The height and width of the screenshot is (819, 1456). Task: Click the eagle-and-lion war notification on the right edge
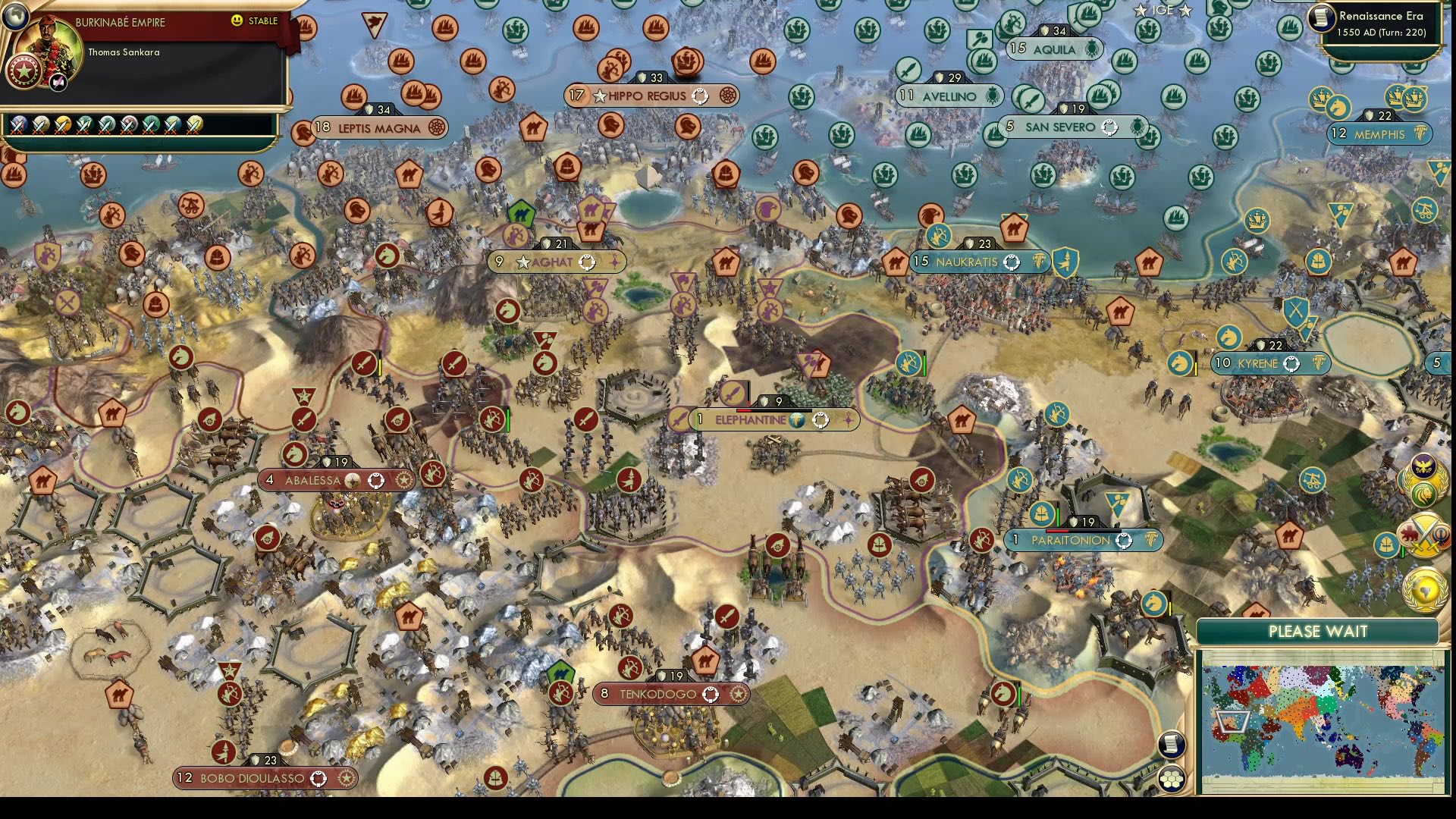[1424, 478]
